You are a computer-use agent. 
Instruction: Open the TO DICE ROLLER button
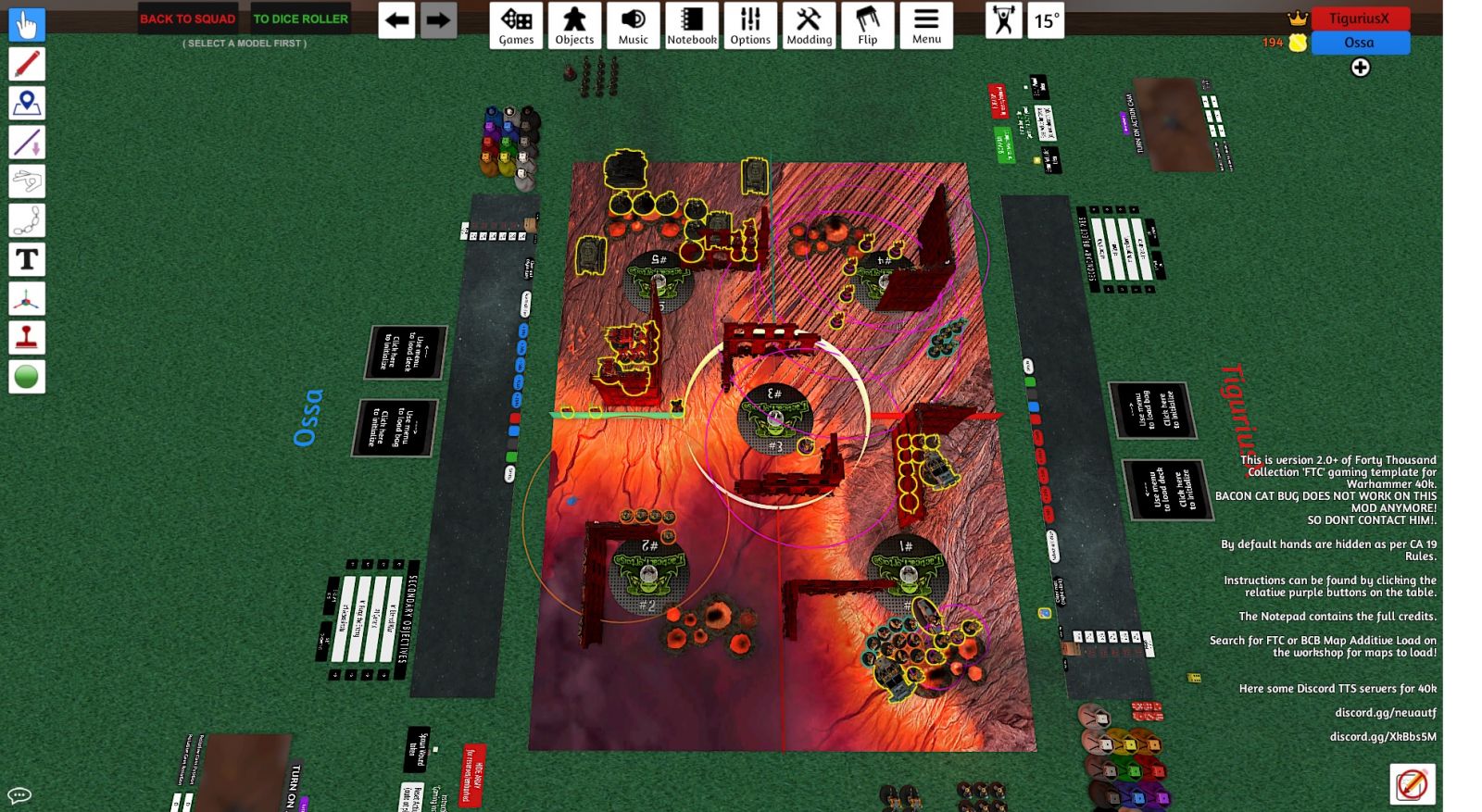[301, 19]
